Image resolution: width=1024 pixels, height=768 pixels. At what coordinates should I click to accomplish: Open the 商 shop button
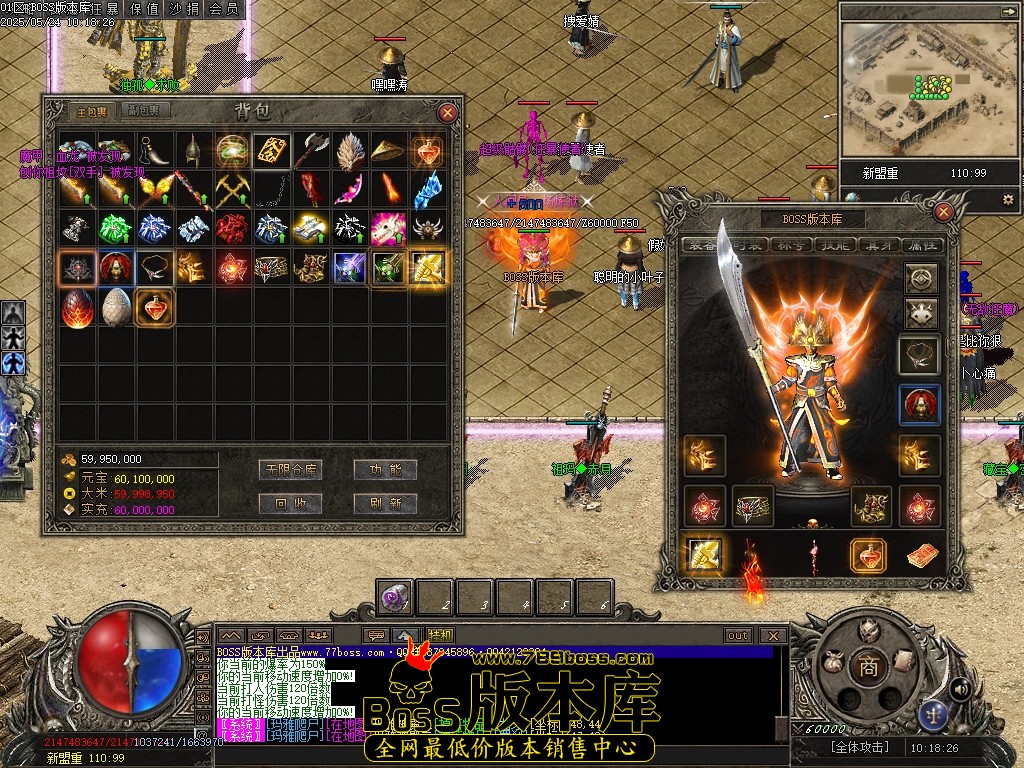pos(868,667)
